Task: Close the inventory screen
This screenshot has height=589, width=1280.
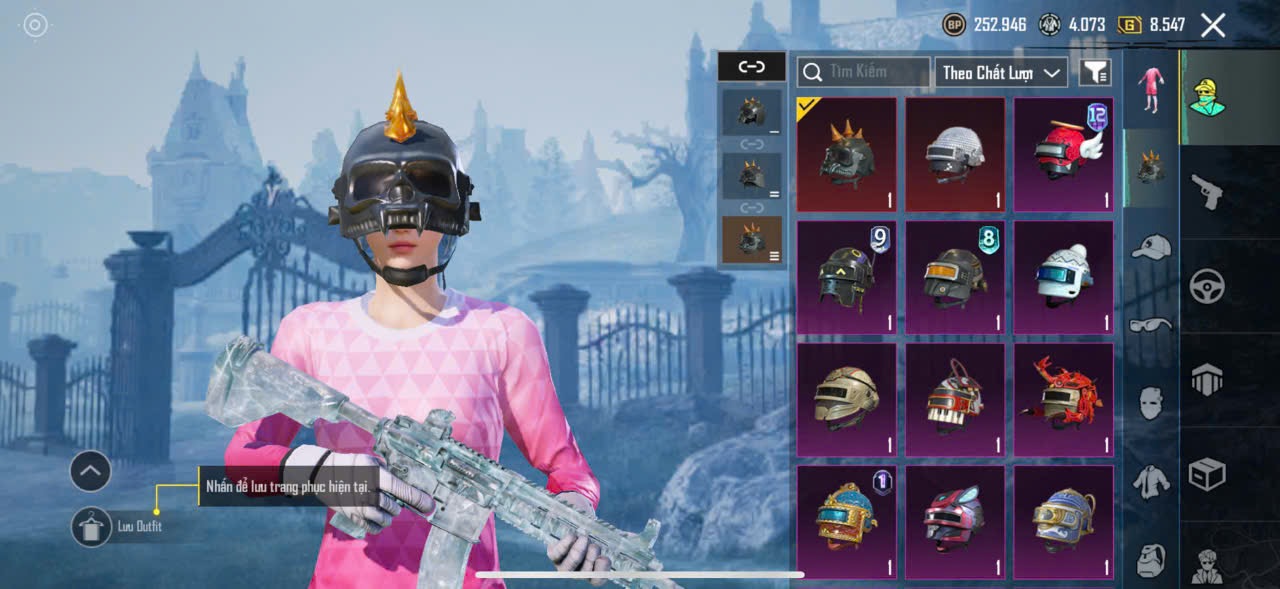Action: 1213,25
